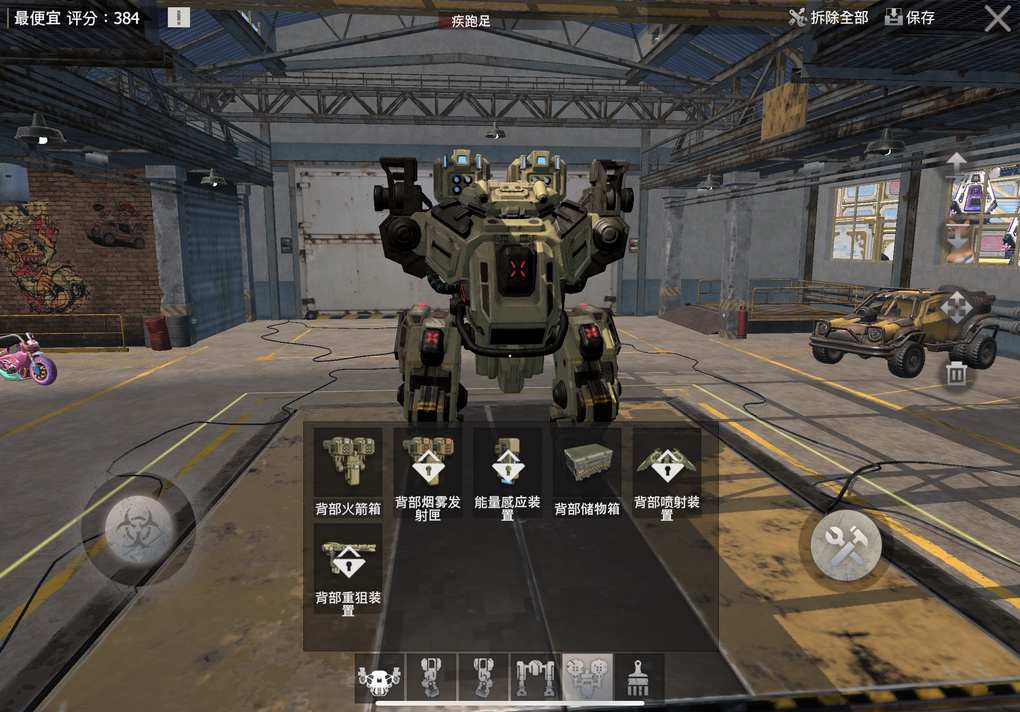Switch to the paintbrush skin tab
Viewport: 1020px width, 712px height.
click(x=639, y=677)
